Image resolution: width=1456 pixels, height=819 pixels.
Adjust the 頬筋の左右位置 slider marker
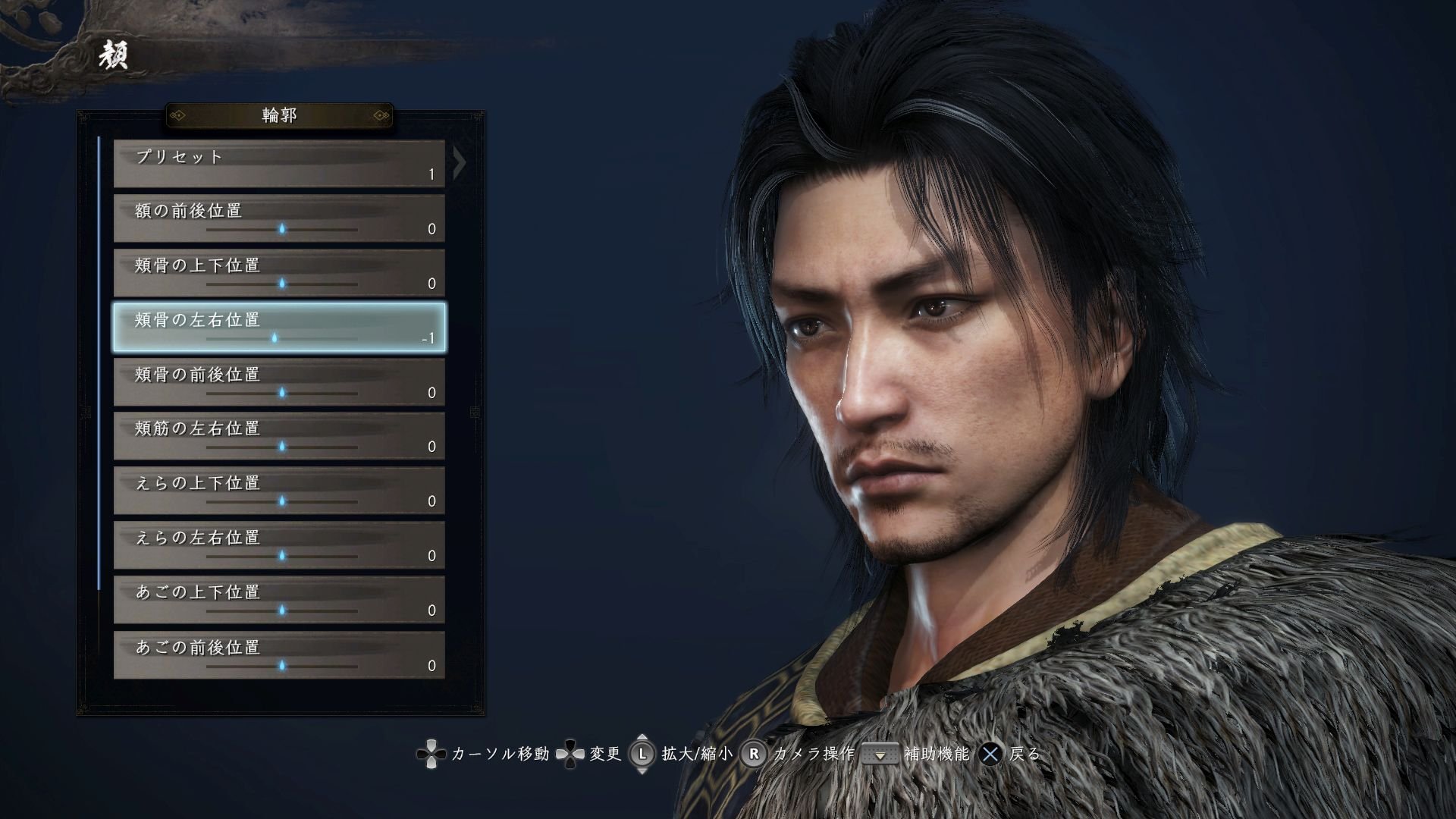[281, 448]
